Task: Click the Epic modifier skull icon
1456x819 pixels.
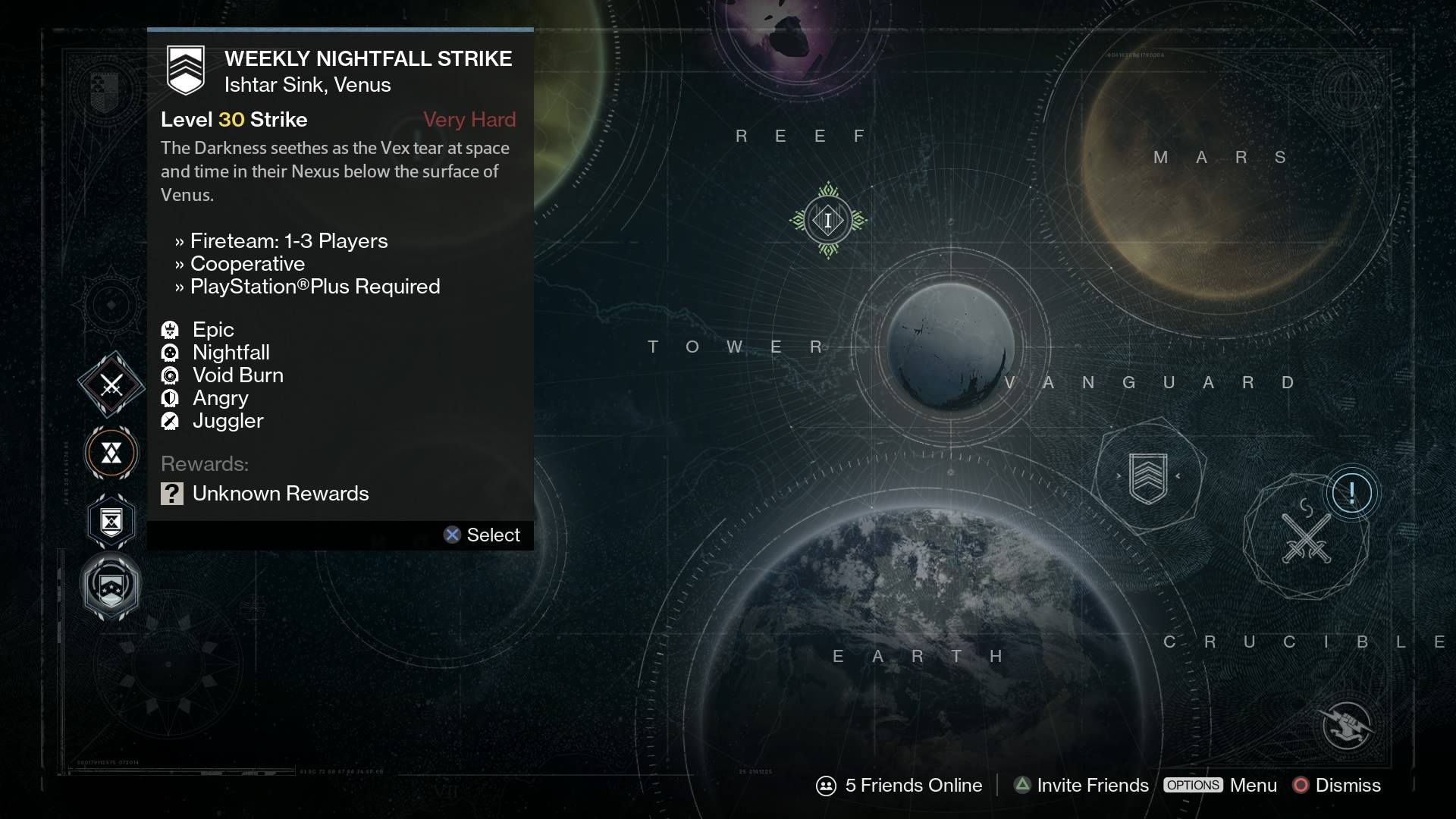Action: point(171,330)
